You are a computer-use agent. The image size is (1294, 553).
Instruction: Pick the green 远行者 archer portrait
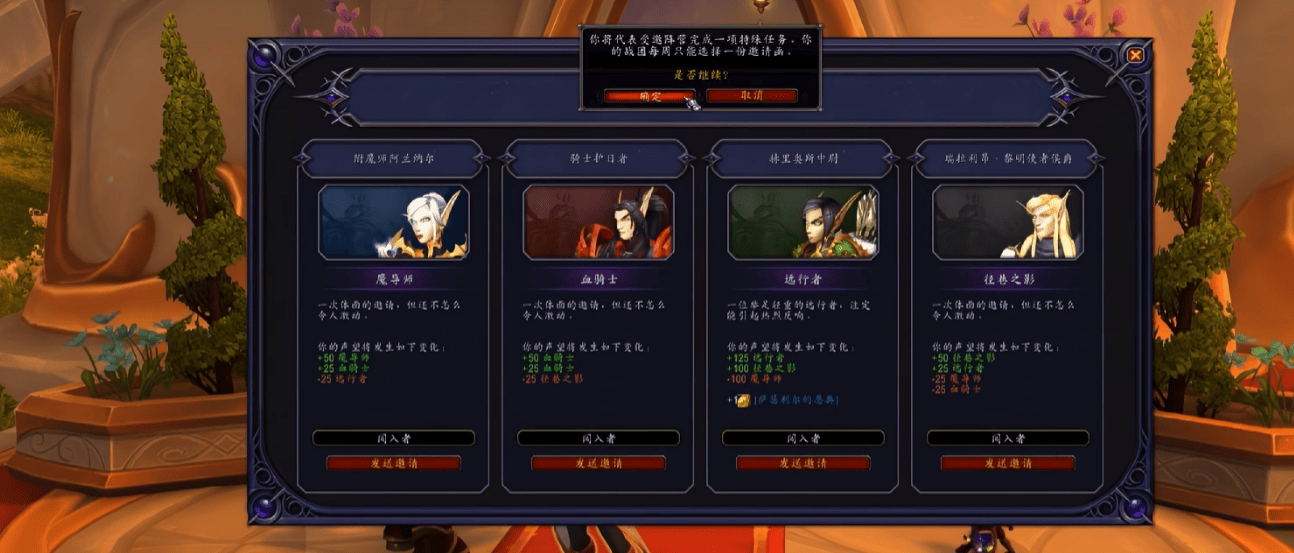point(803,222)
